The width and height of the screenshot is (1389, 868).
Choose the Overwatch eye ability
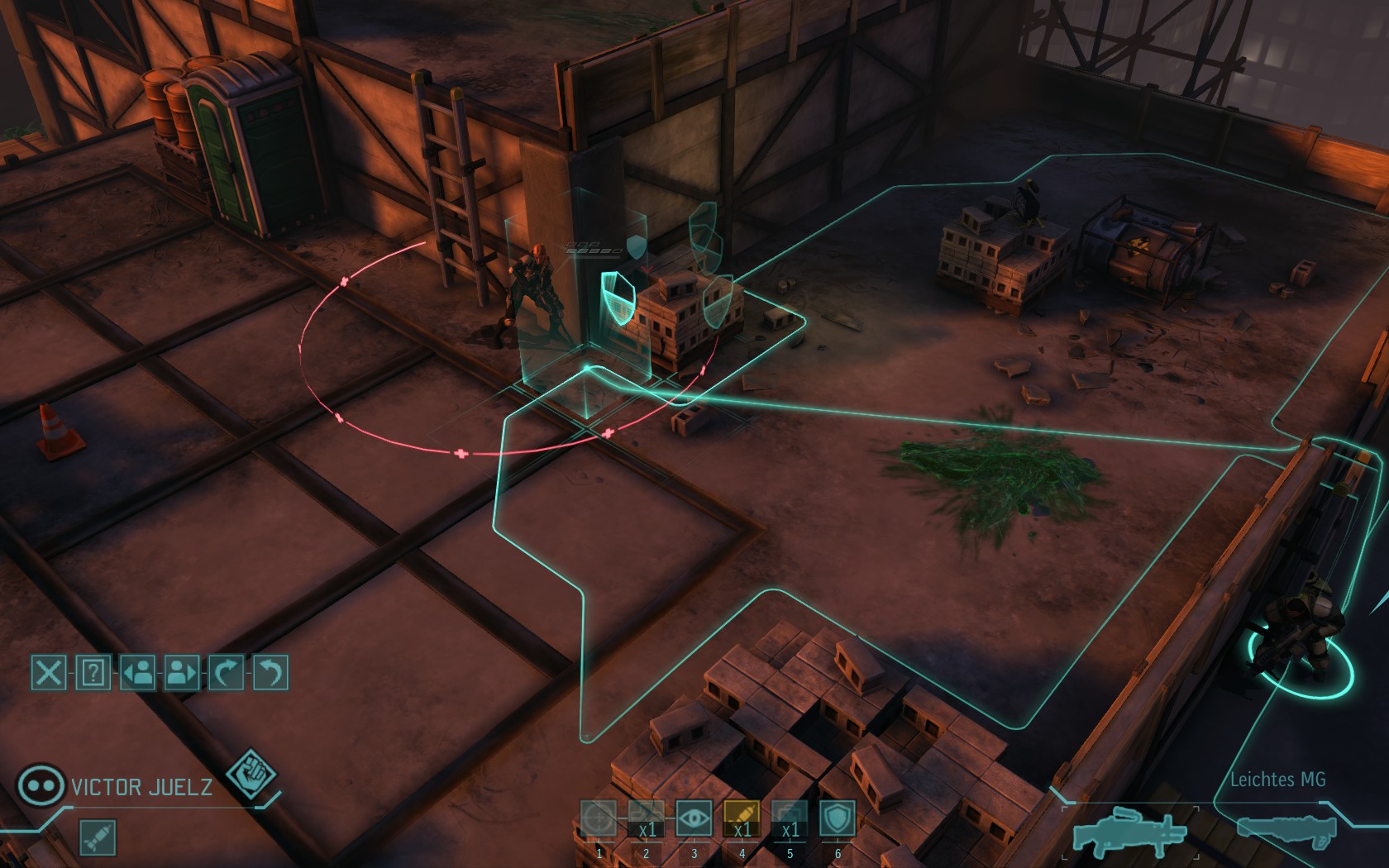coord(694,819)
